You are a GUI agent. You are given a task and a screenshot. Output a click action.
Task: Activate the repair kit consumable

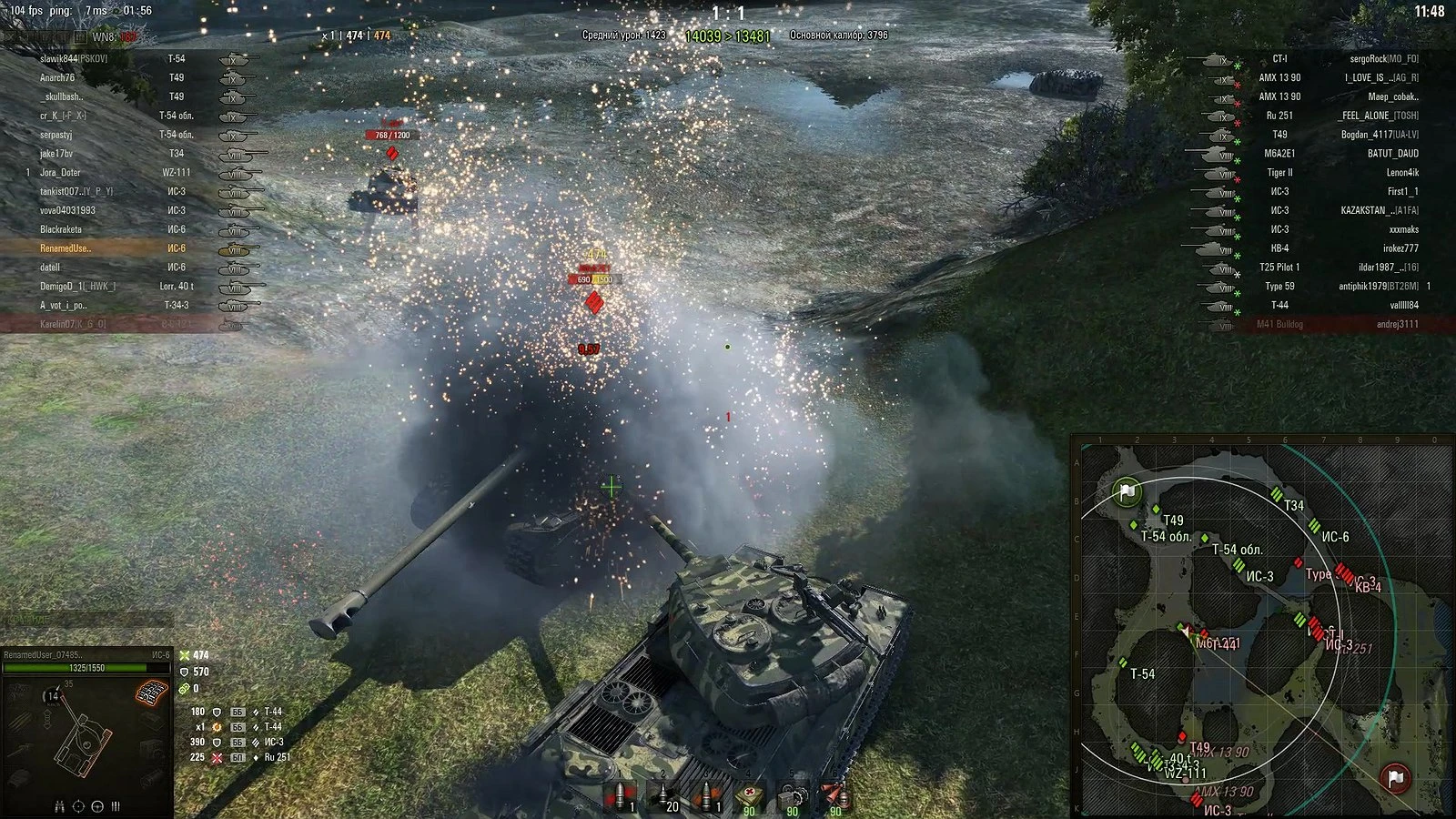pos(792,794)
